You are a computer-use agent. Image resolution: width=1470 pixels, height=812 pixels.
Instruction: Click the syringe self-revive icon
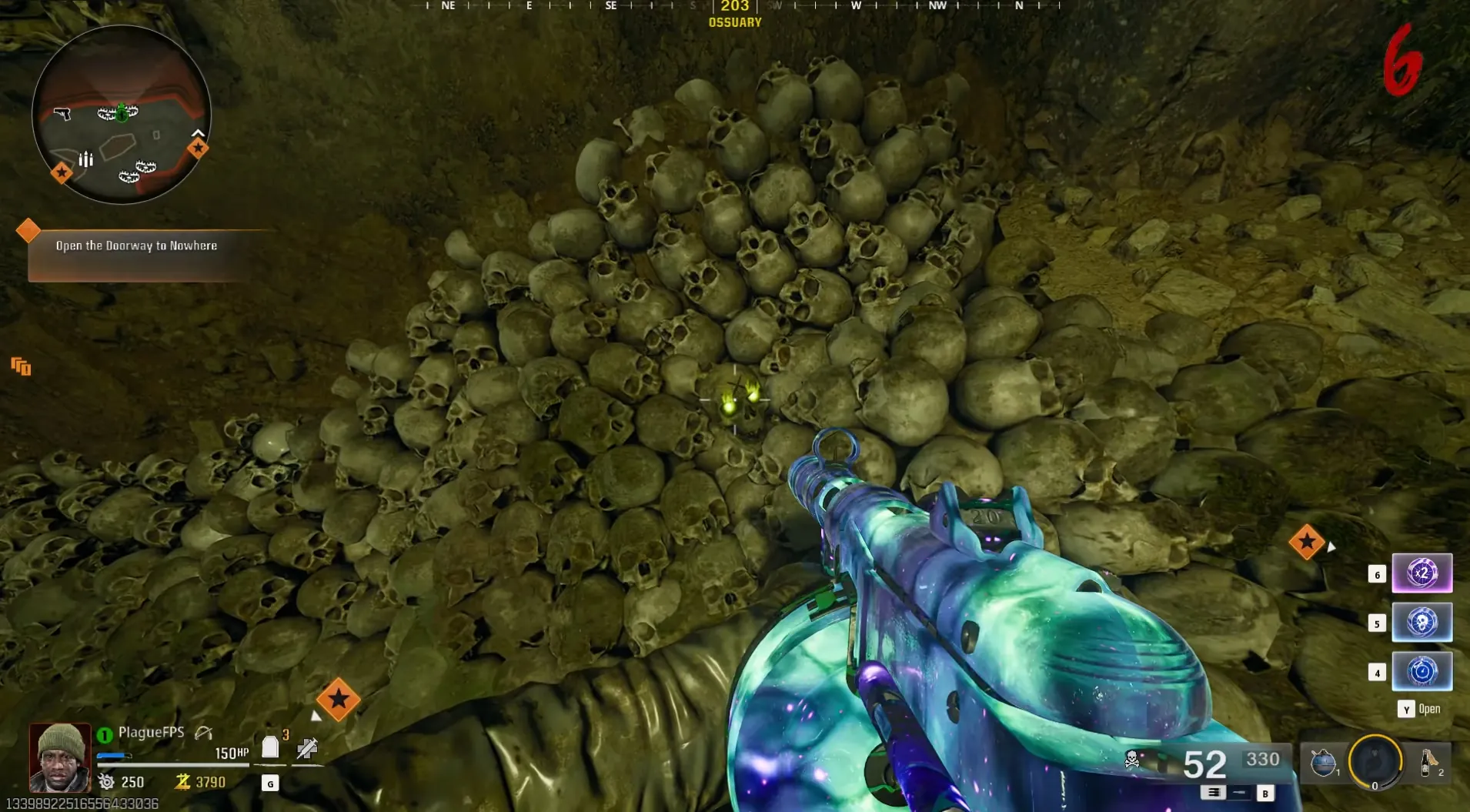pos(307,747)
